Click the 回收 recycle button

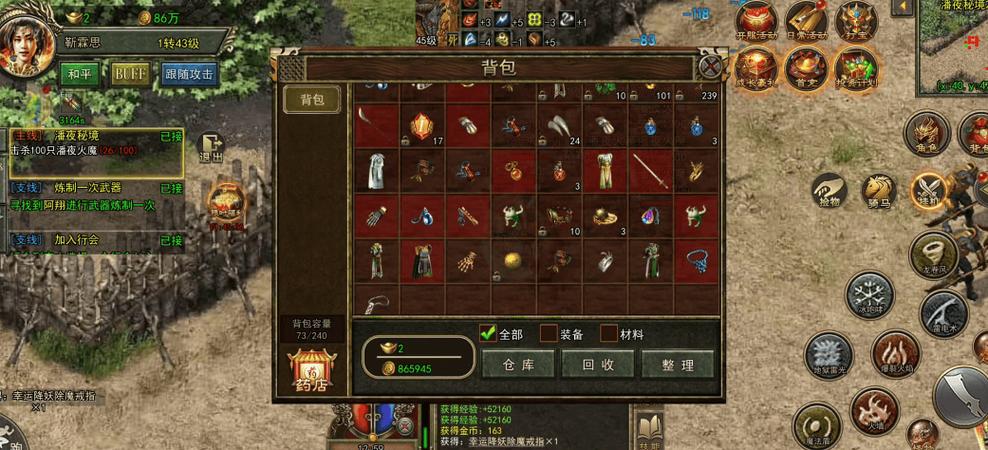(598, 364)
